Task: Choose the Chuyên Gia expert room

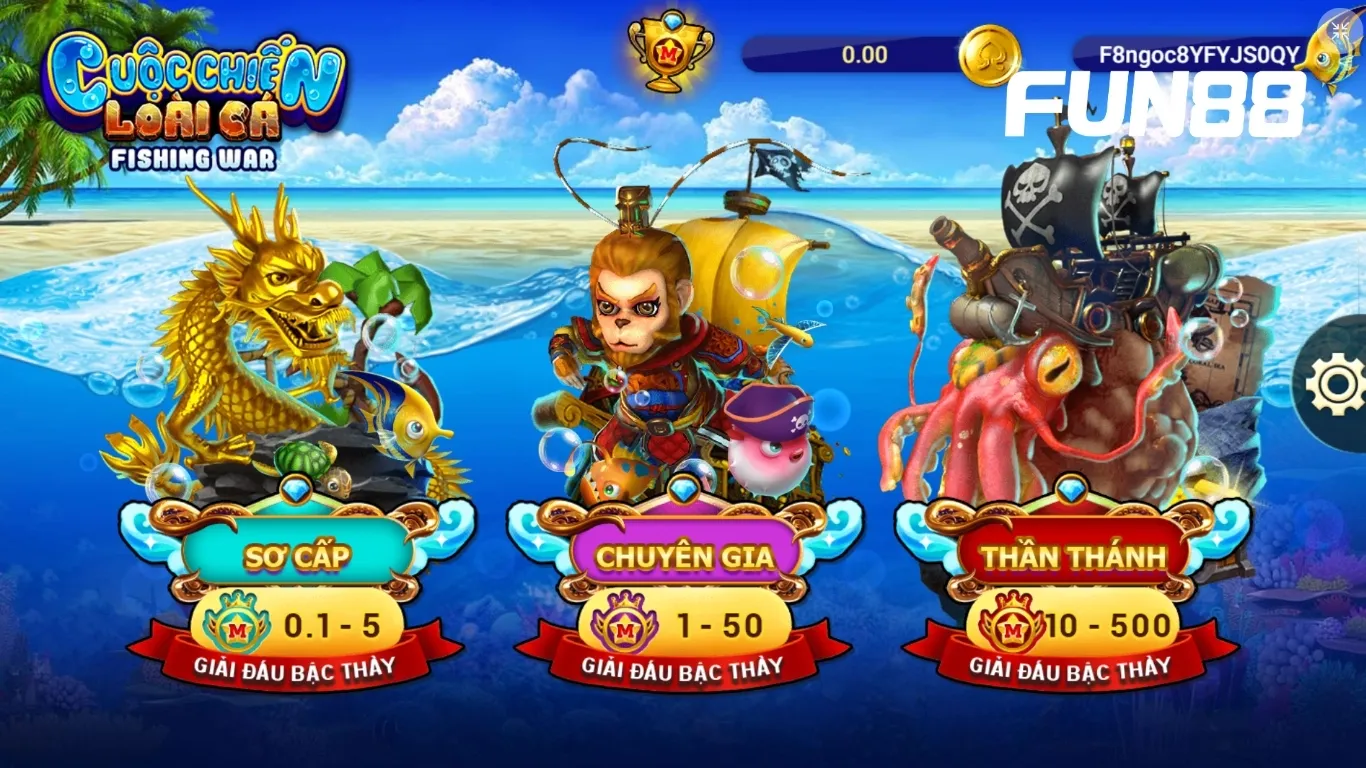Action: point(685,554)
